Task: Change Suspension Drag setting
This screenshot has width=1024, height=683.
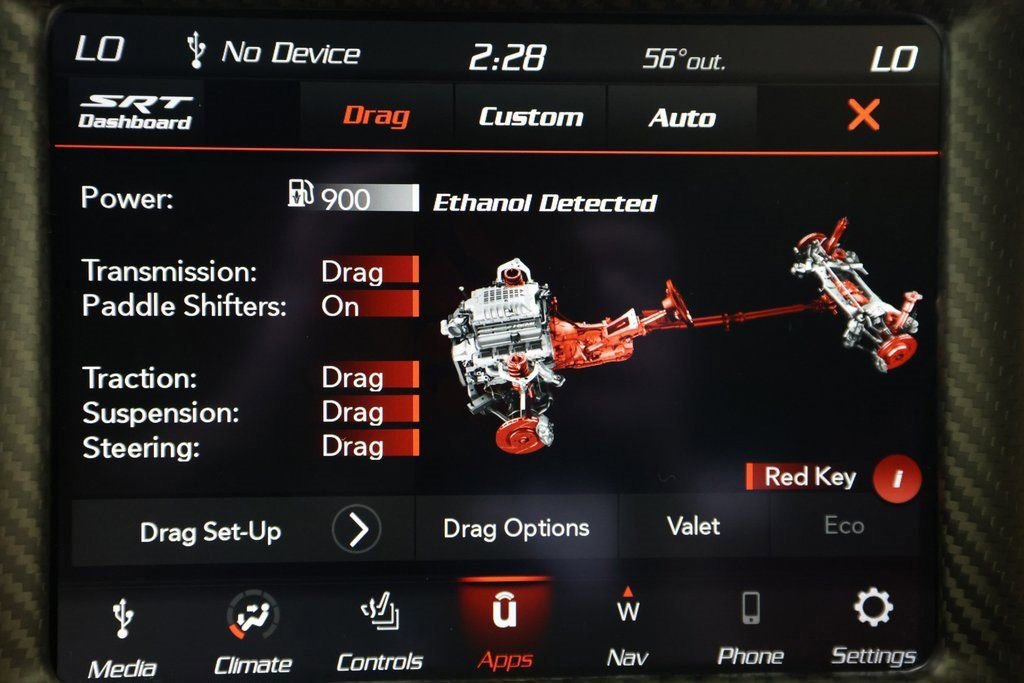Action: [x=368, y=411]
